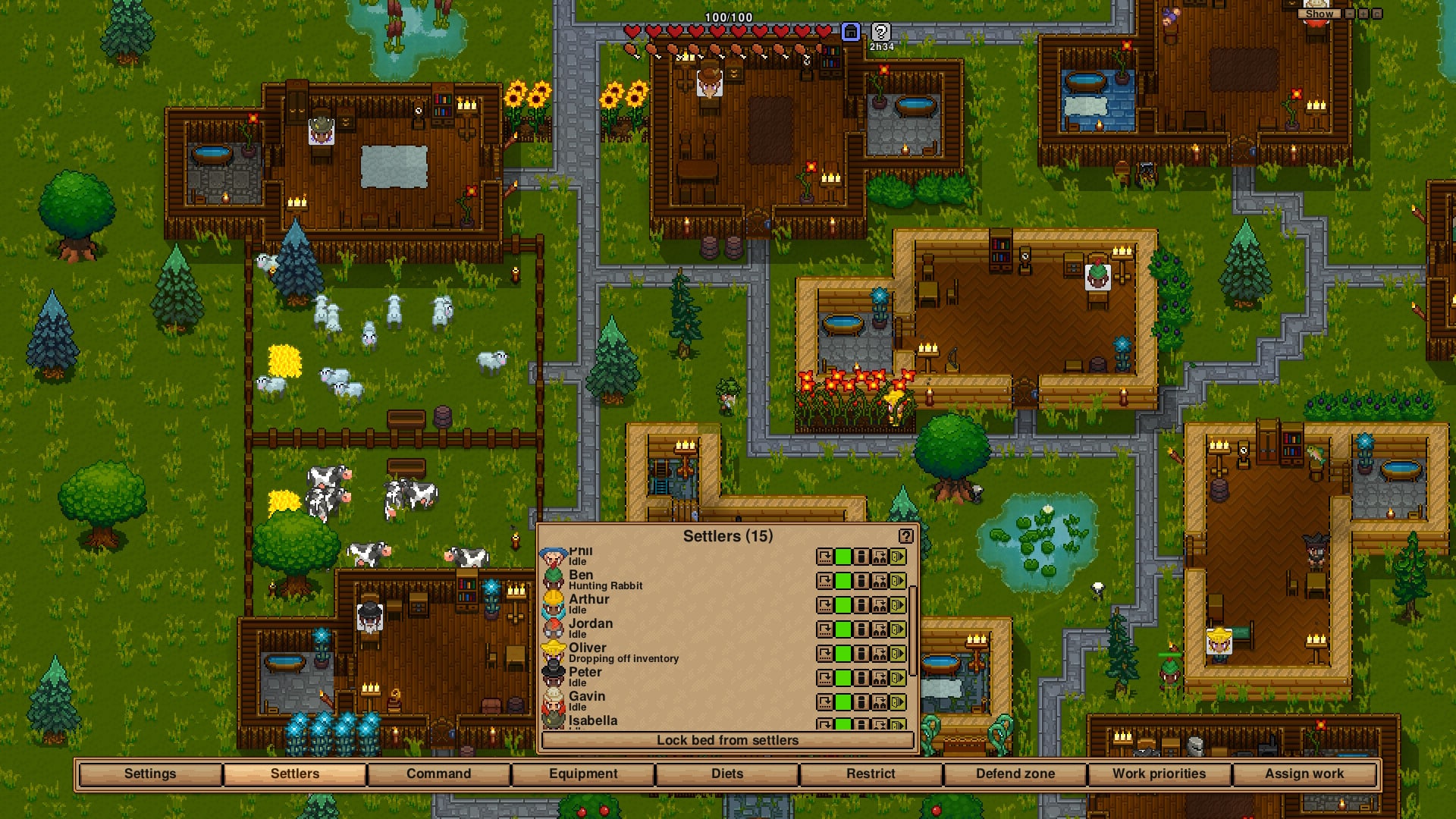The image size is (1456, 819).
Task: Click the blue house buff icon
Action: pos(851,32)
